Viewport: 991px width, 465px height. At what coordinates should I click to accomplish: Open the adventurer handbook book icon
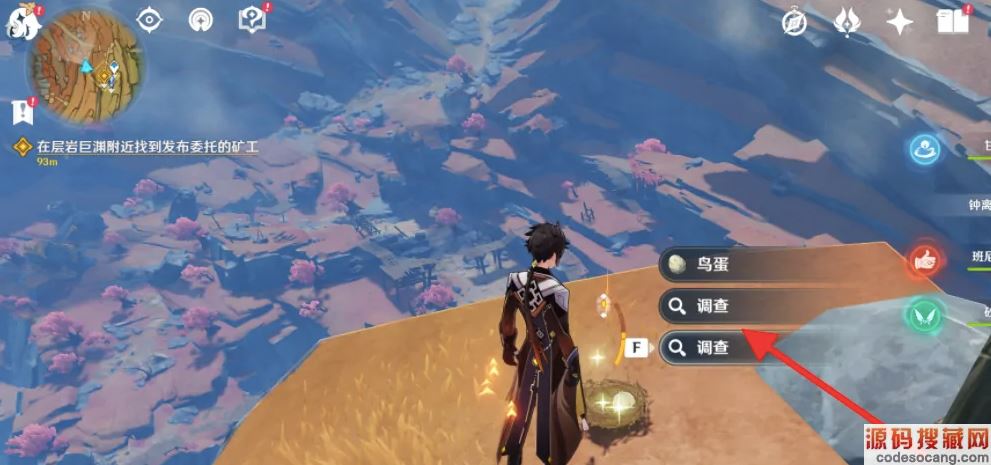point(953,22)
